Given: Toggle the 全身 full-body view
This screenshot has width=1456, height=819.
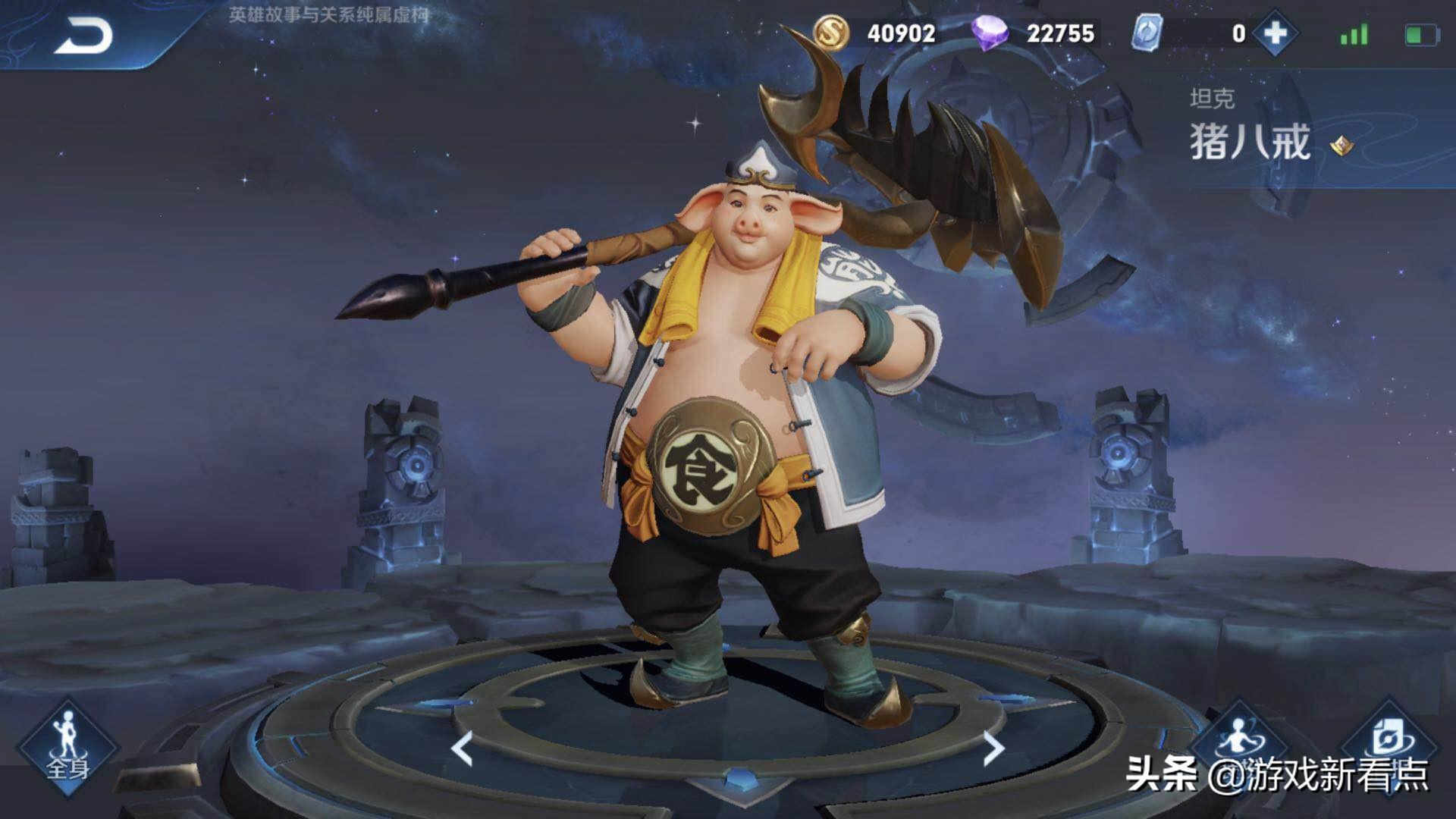Looking at the screenshot, I should 67,748.
